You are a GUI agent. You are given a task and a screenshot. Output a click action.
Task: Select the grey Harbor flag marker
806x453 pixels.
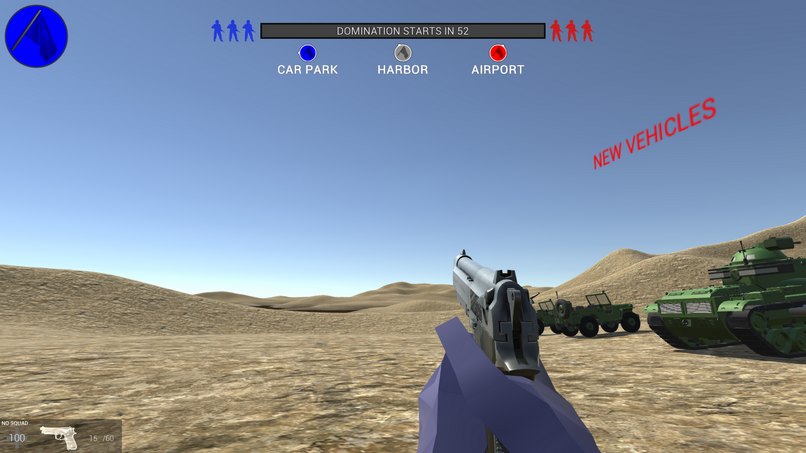click(x=402, y=53)
